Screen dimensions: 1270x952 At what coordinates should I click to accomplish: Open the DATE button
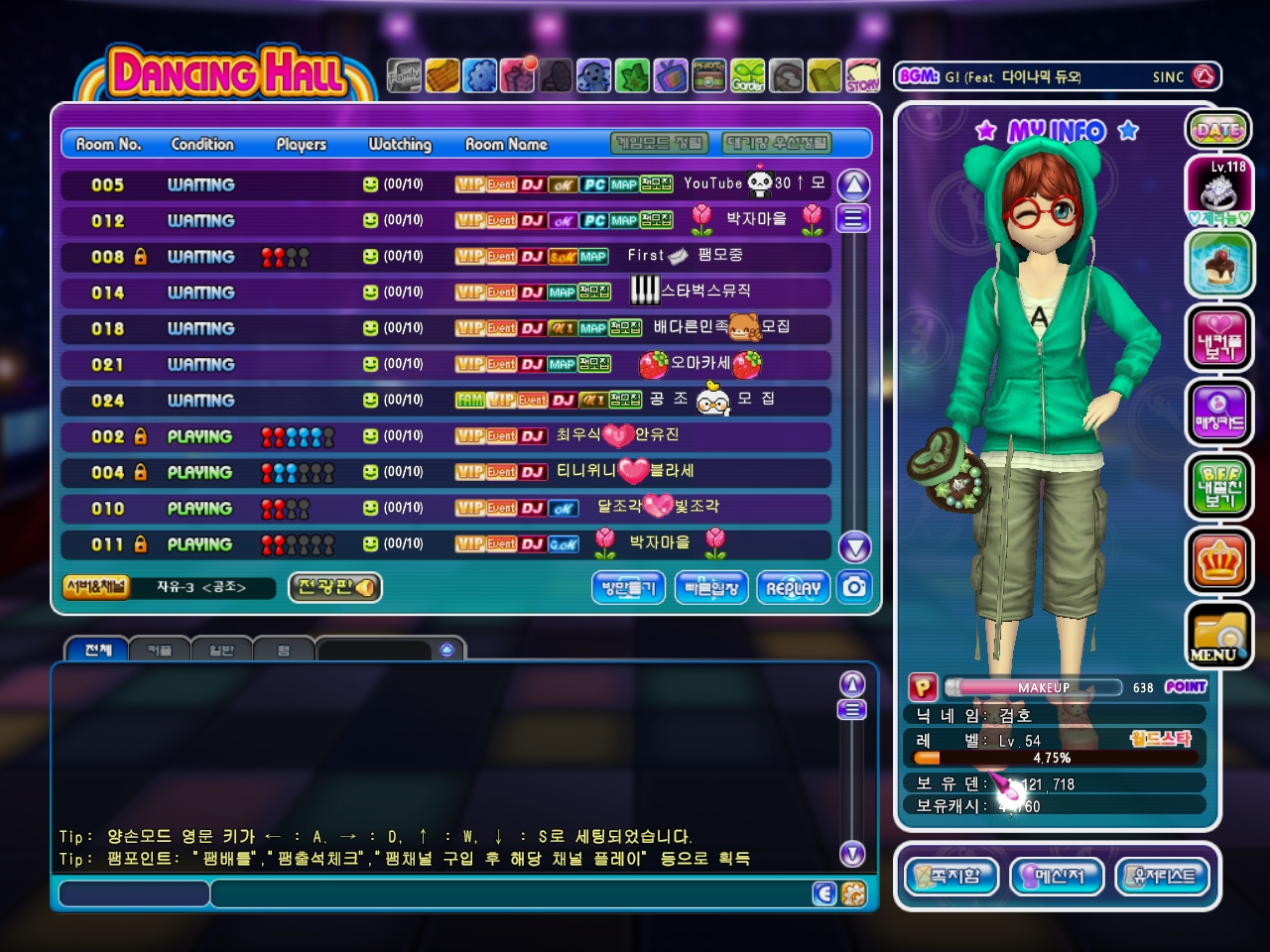(1217, 130)
